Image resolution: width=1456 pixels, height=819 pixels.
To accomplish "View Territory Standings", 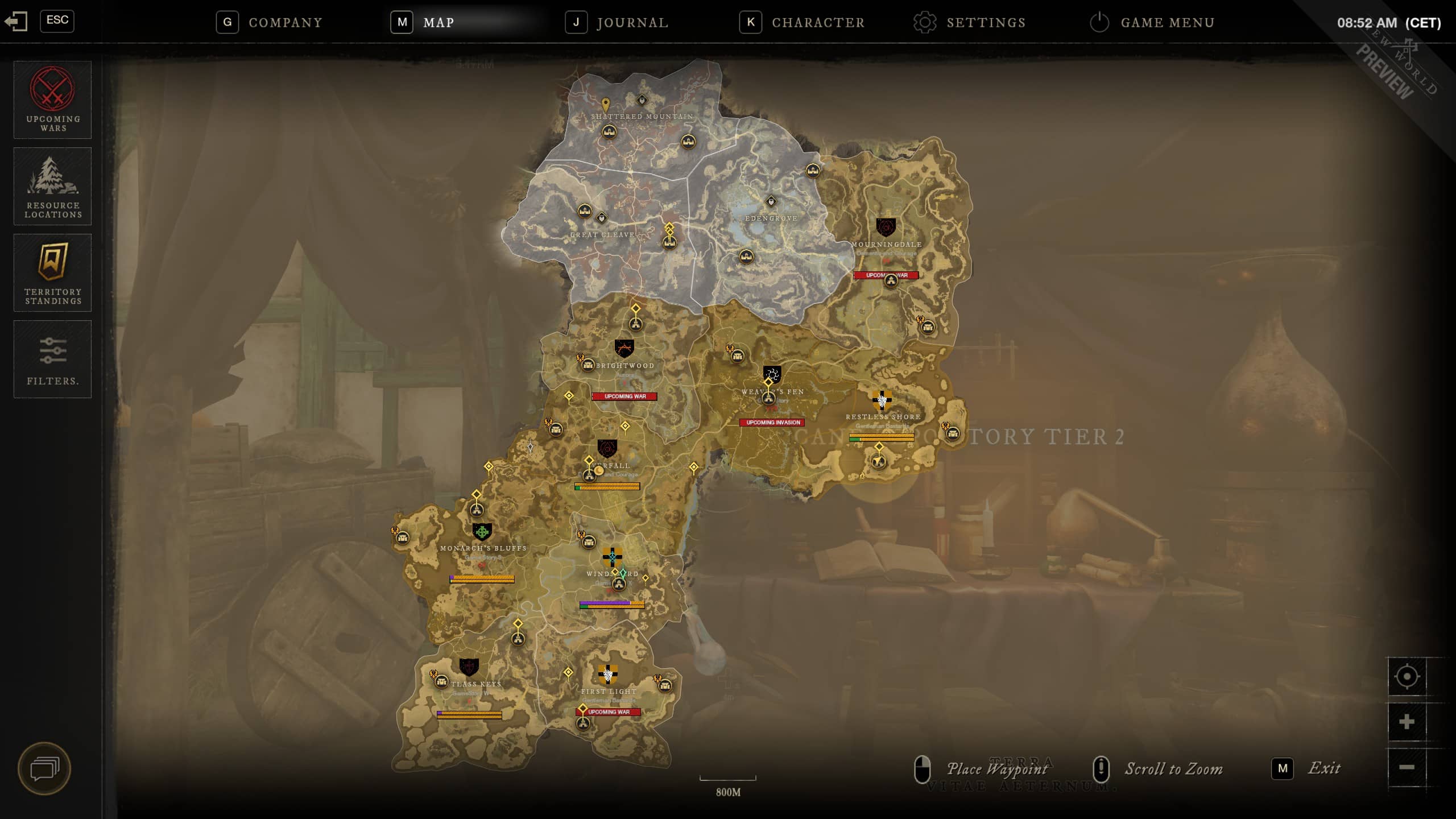I will click(x=52, y=272).
